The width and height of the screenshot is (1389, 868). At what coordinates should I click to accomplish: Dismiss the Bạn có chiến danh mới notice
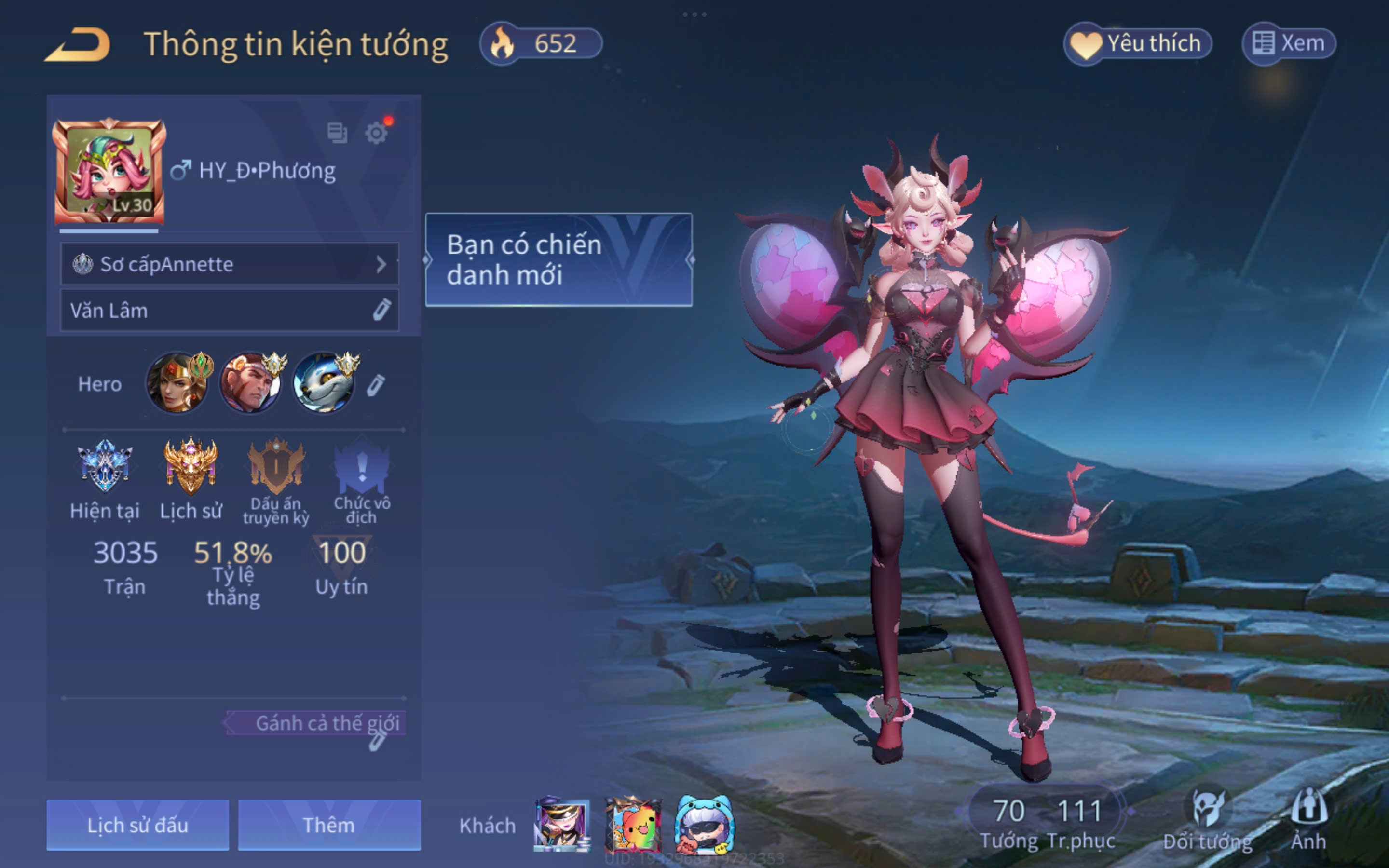(x=558, y=260)
